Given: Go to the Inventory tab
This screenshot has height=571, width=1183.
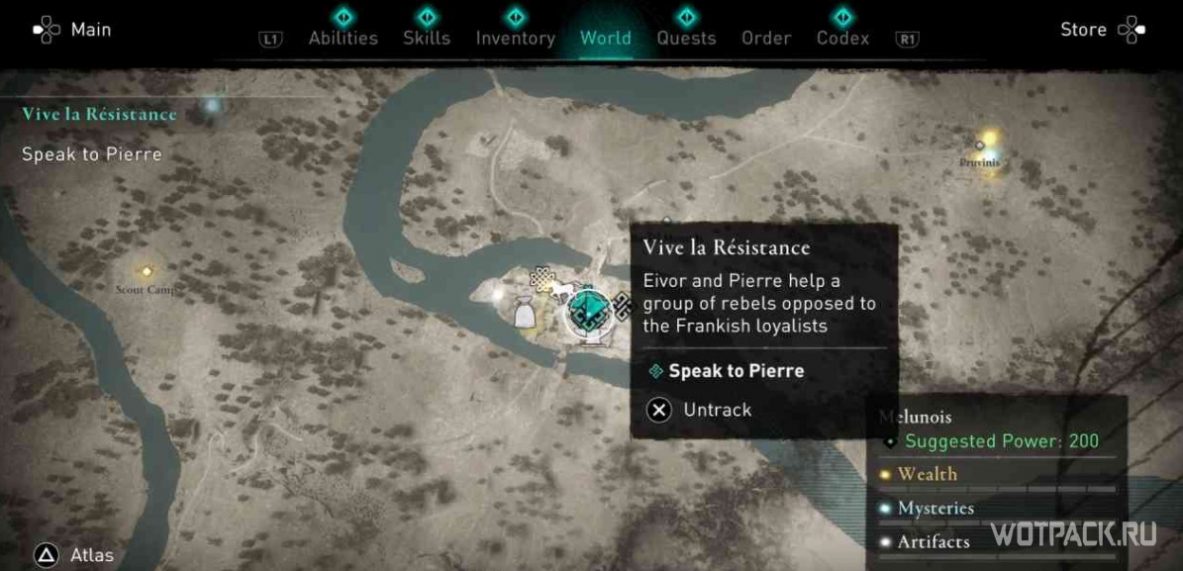Looking at the screenshot, I should point(515,38).
